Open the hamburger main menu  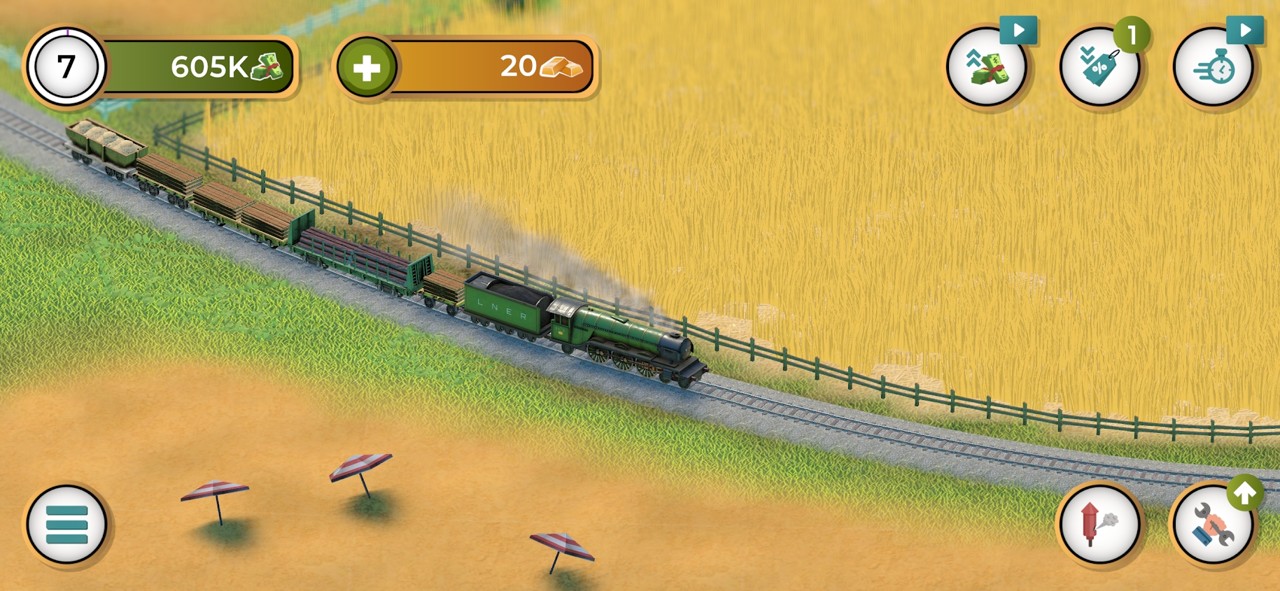67,524
